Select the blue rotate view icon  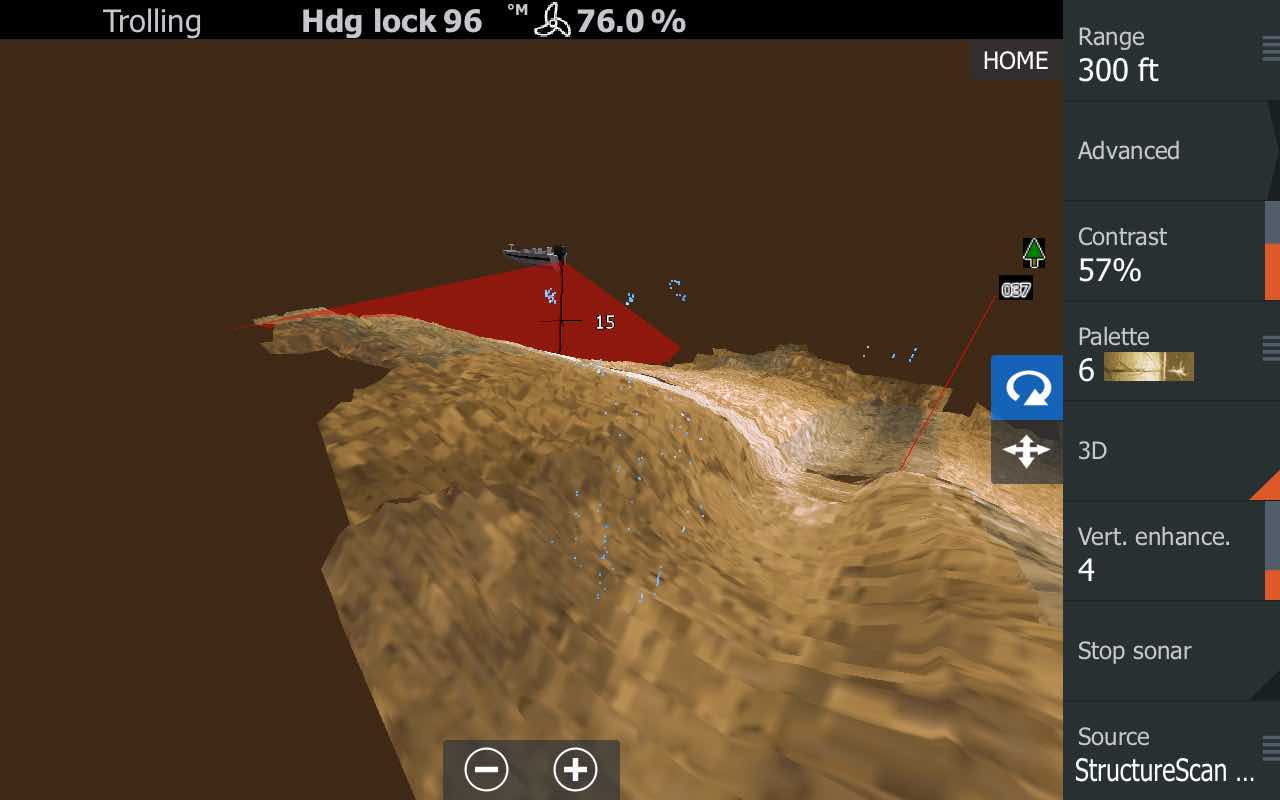(1026, 388)
